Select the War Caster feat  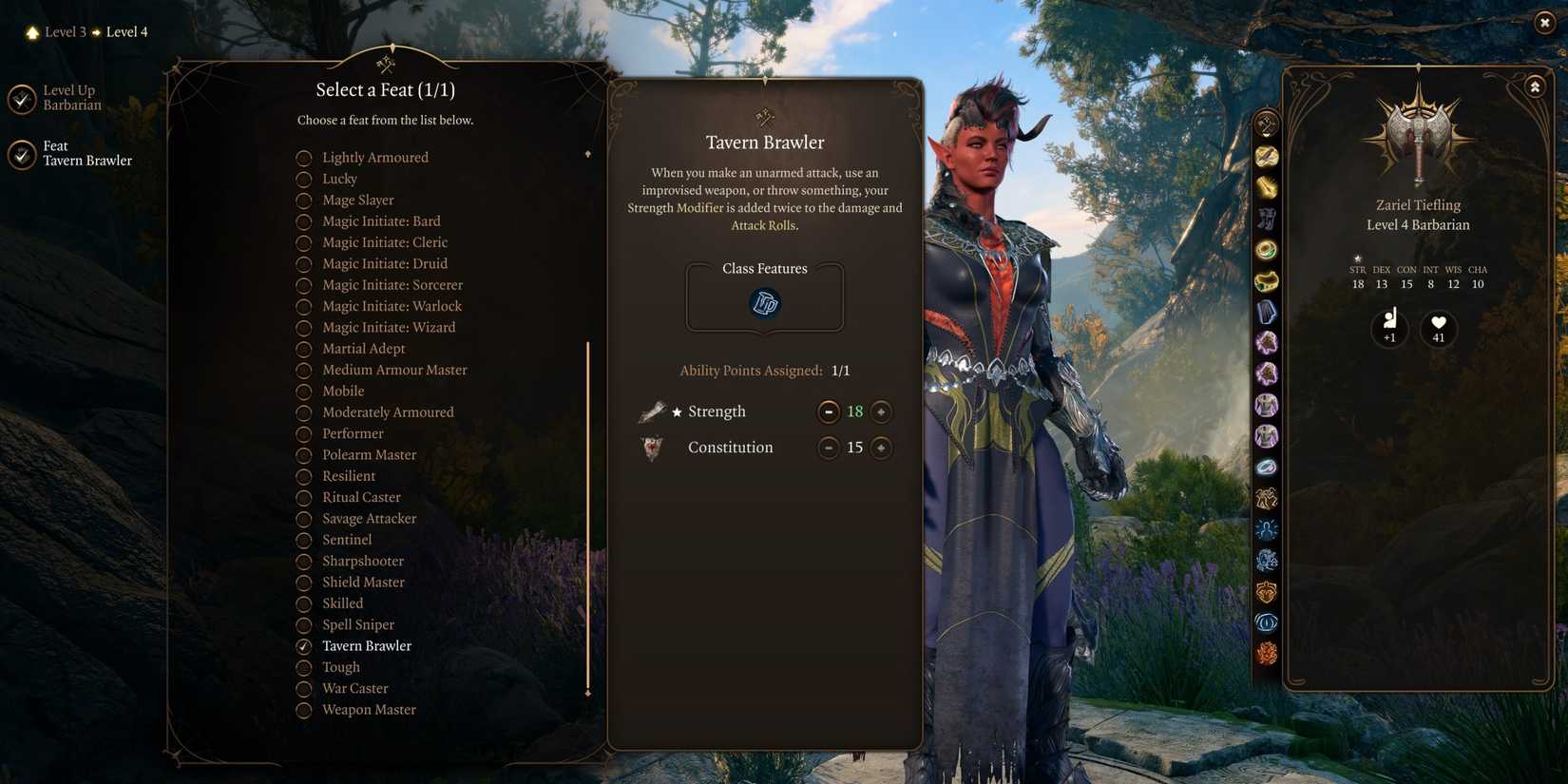[x=304, y=688]
